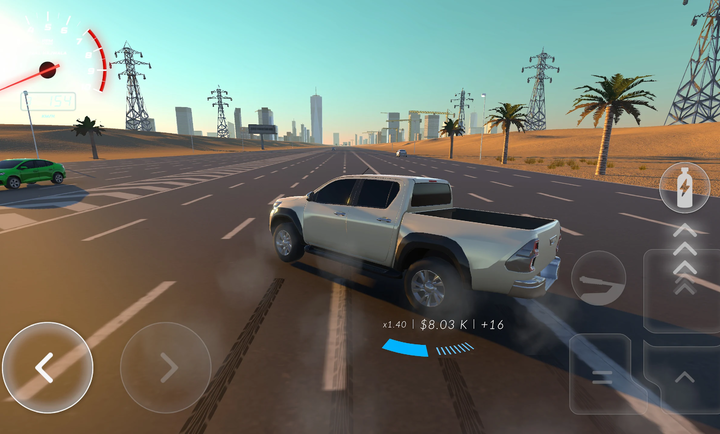
Task: Steer left with the left arrow button
Action: click(x=46, y=367)
